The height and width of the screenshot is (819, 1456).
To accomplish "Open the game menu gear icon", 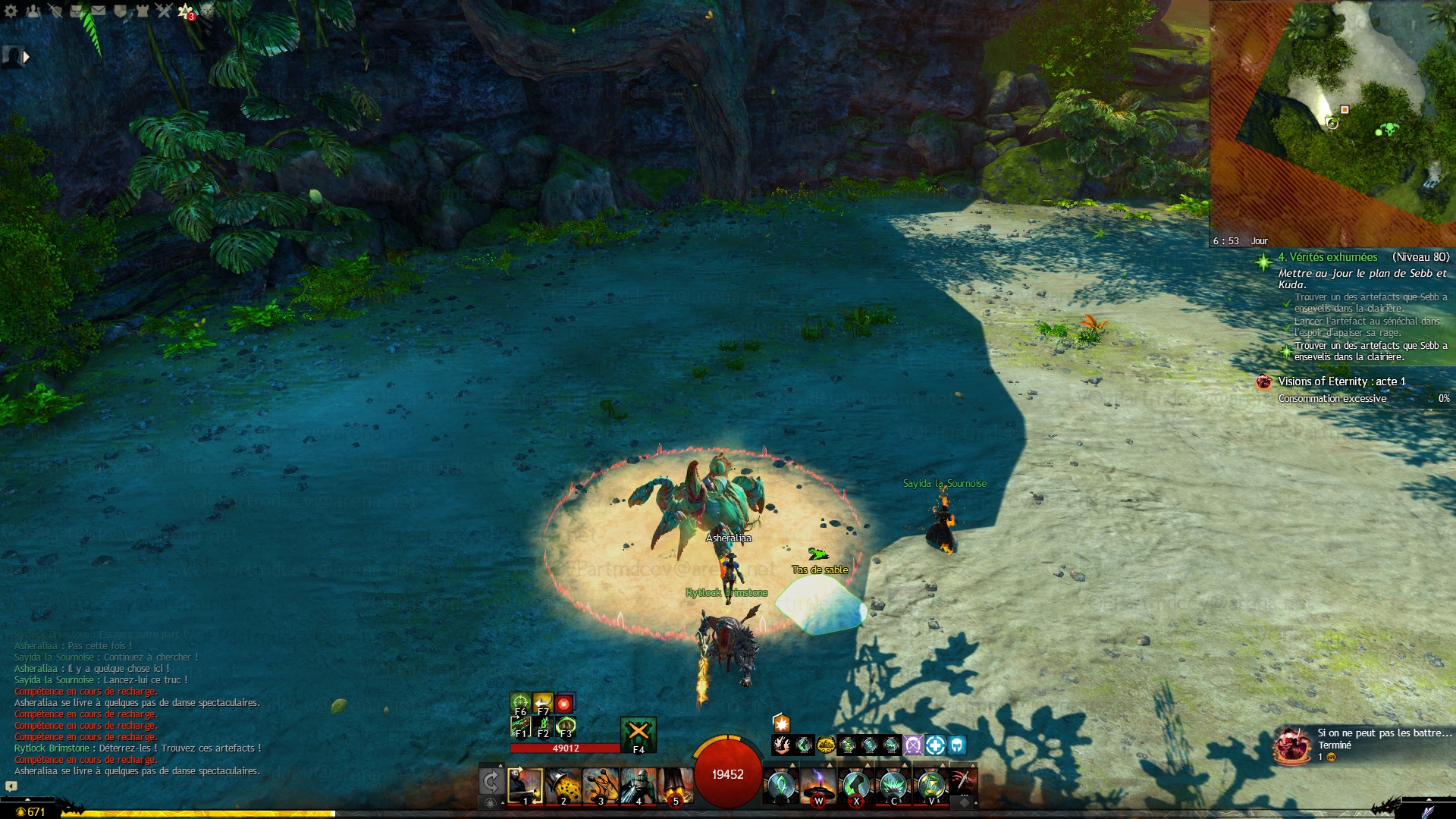I will coord(11,11).
